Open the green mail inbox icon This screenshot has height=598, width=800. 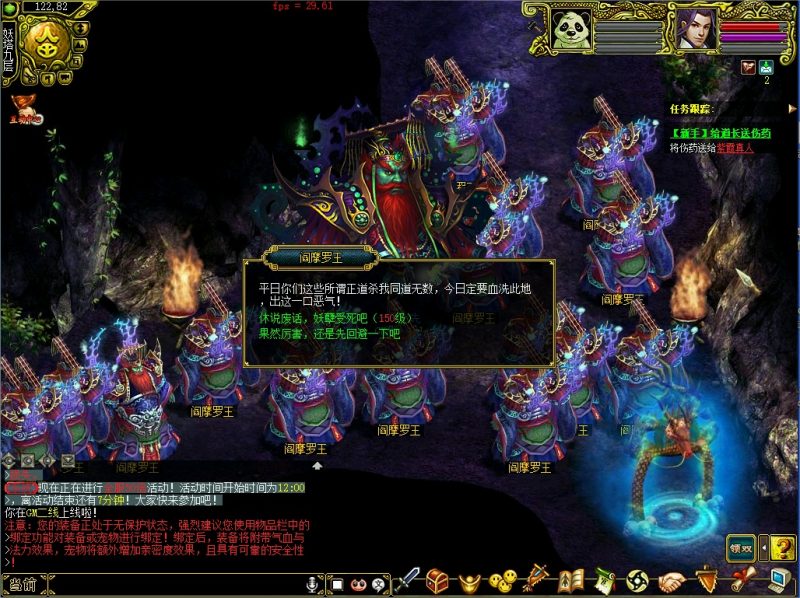coord(767,67)
